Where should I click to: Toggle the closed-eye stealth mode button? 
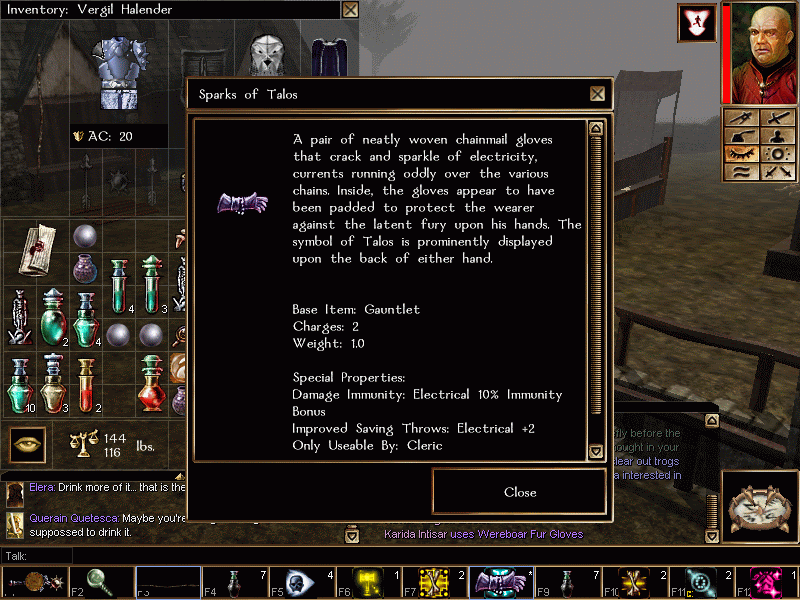pos(742,154)
